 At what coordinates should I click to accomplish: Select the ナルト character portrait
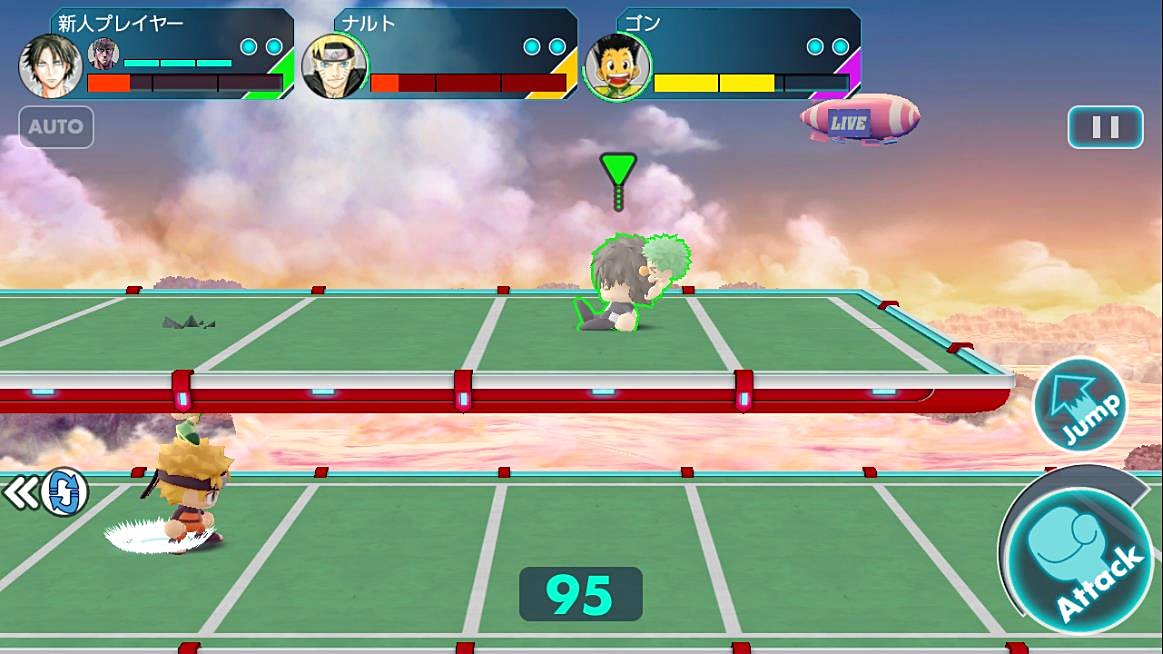[x=334, y=67]
